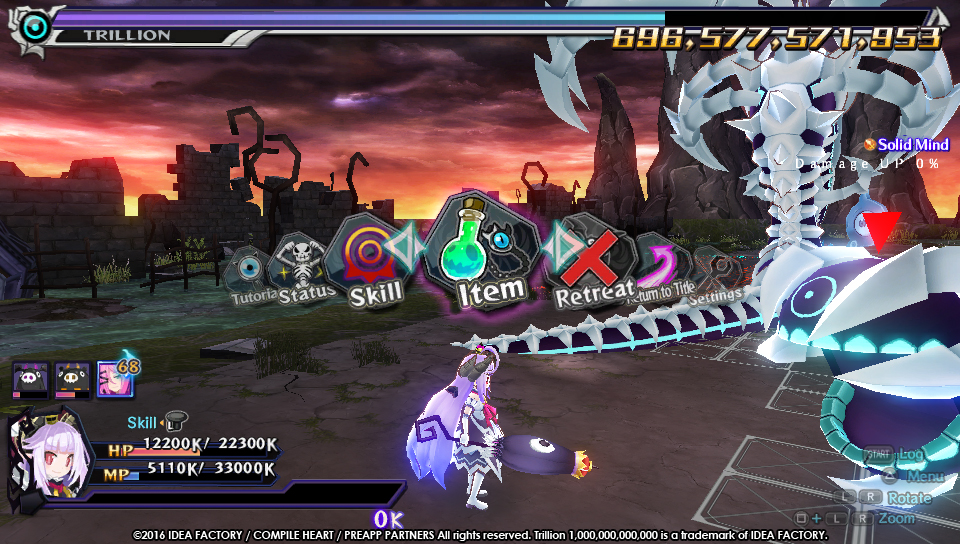Open the Tutorial entry
The height and width of the screenshot is (544, 960).
(x=247, y=276)
